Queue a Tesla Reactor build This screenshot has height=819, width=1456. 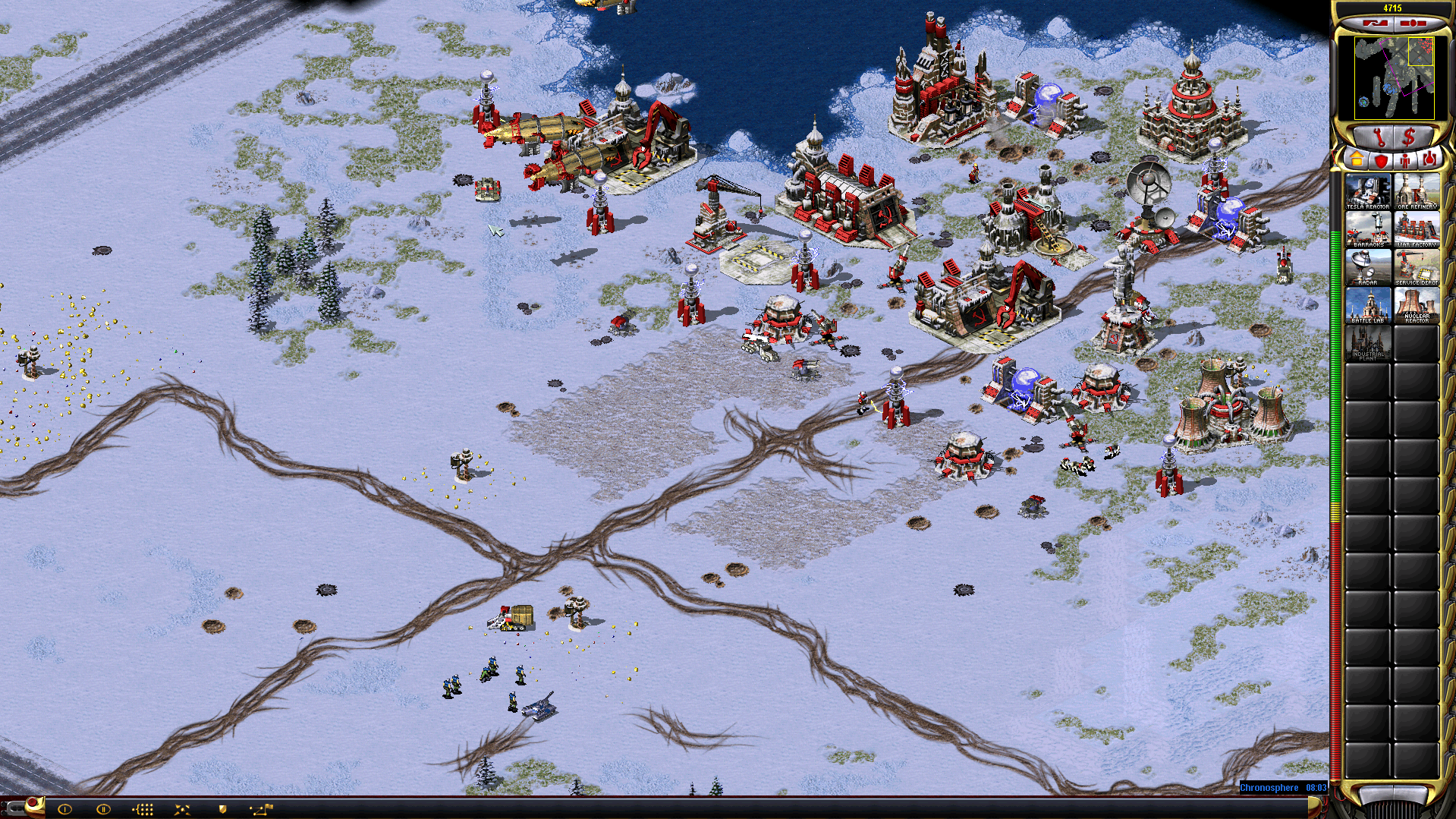[x=1368, y=191]
